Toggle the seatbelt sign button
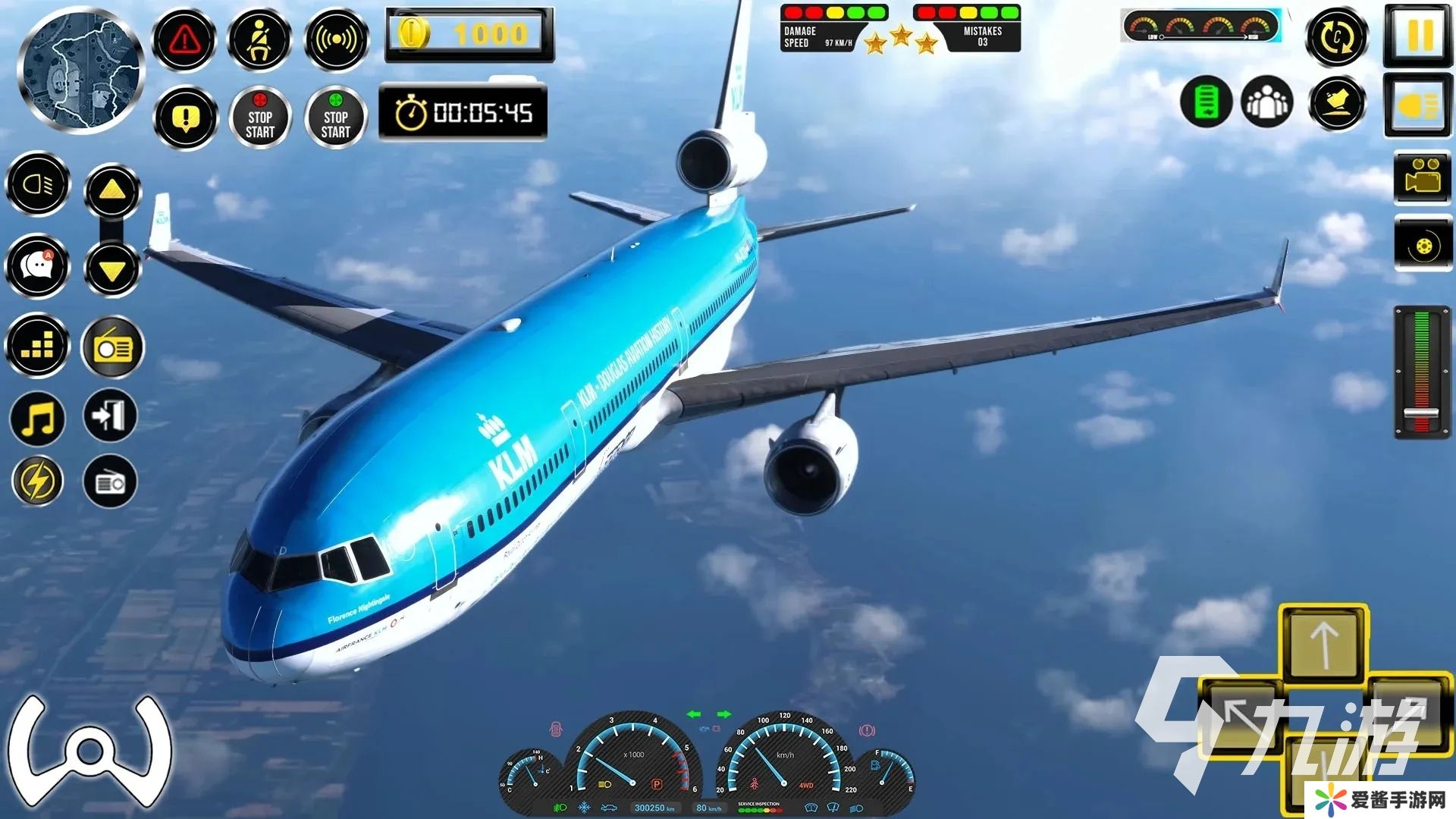1456x819 pixels. click(x=260, y=39)
